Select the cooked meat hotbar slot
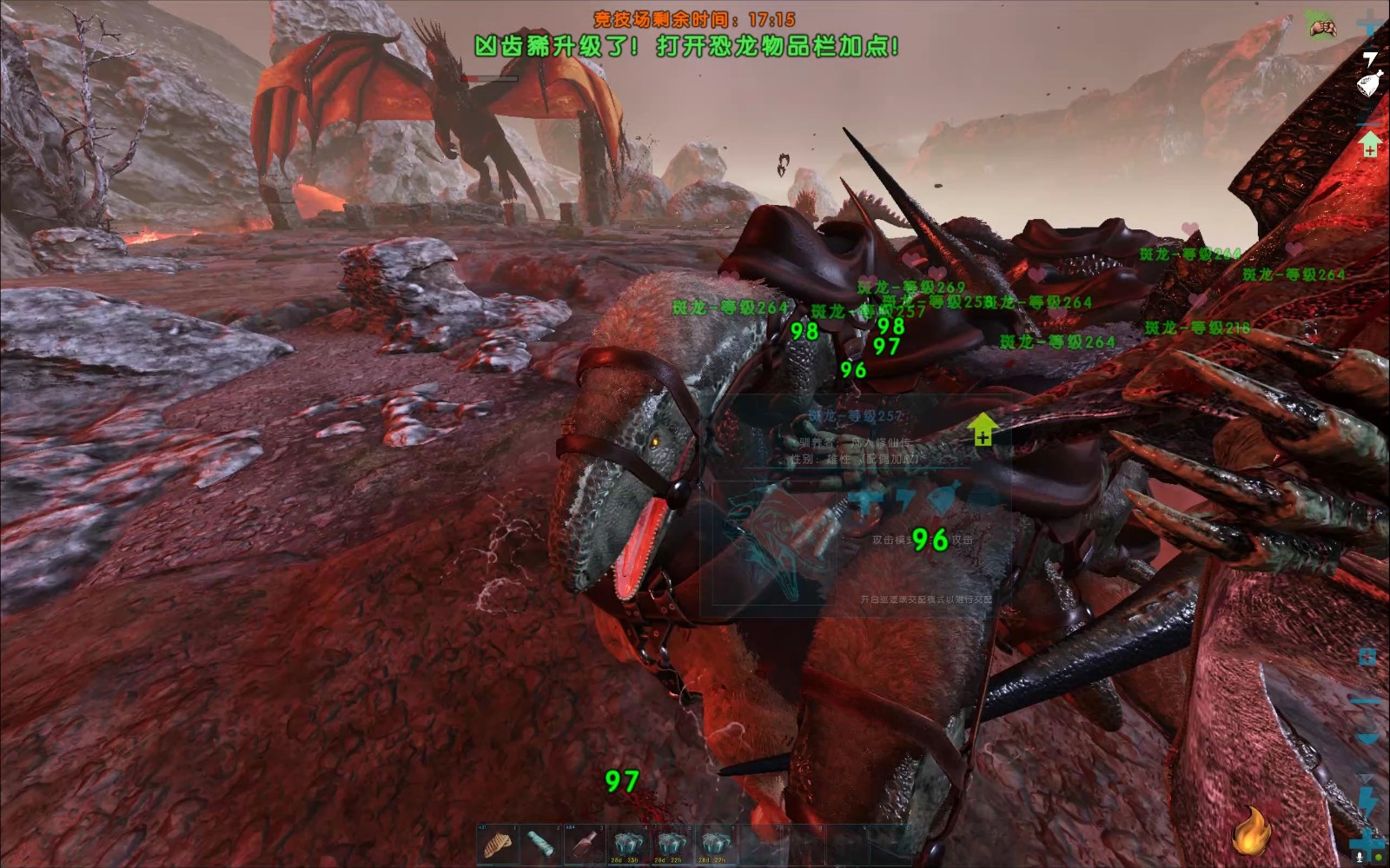This screenshot has width=1390, height=868. tap(498, 844)
